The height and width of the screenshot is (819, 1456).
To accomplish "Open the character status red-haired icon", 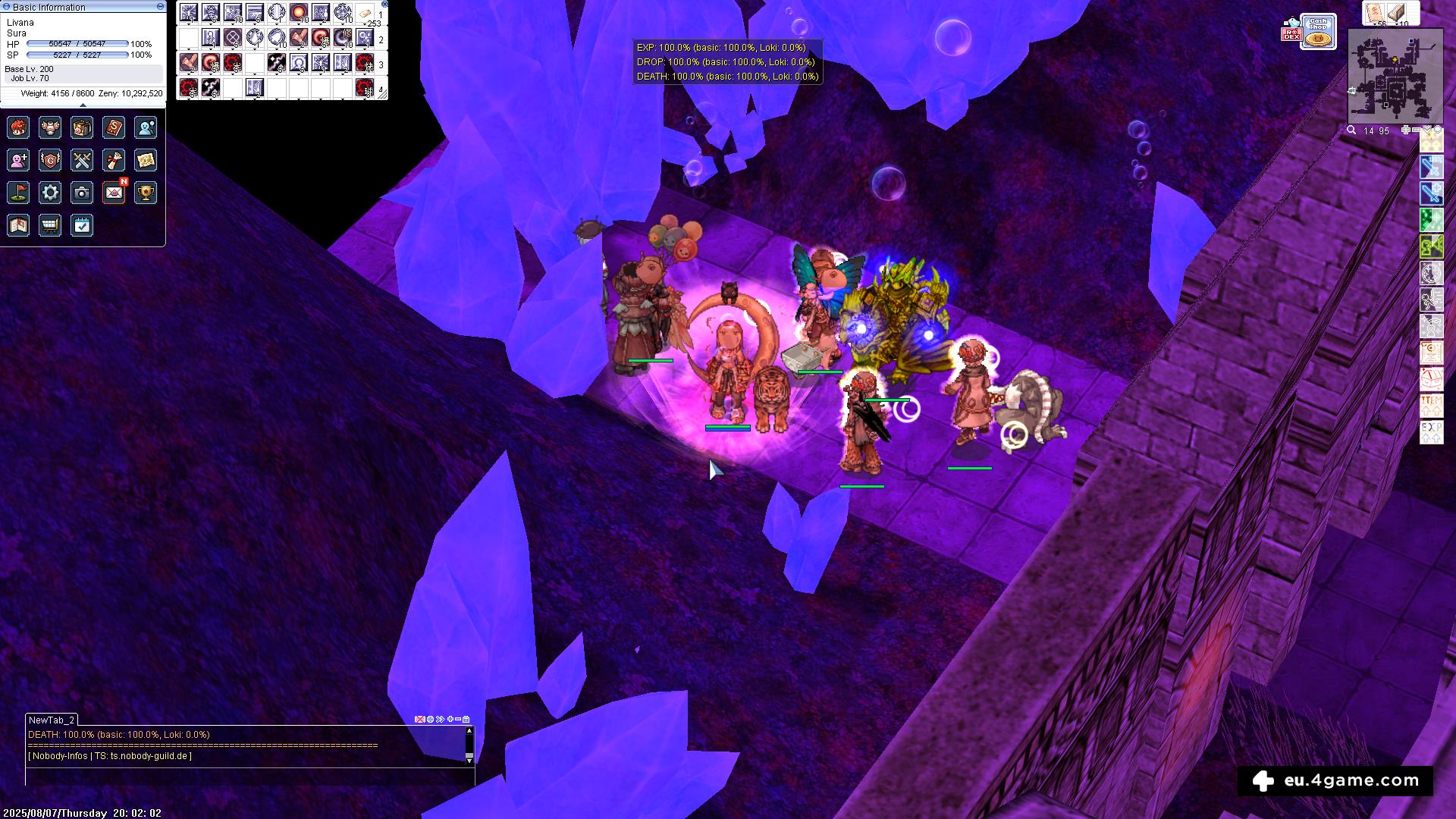I will tap(18, 127).
